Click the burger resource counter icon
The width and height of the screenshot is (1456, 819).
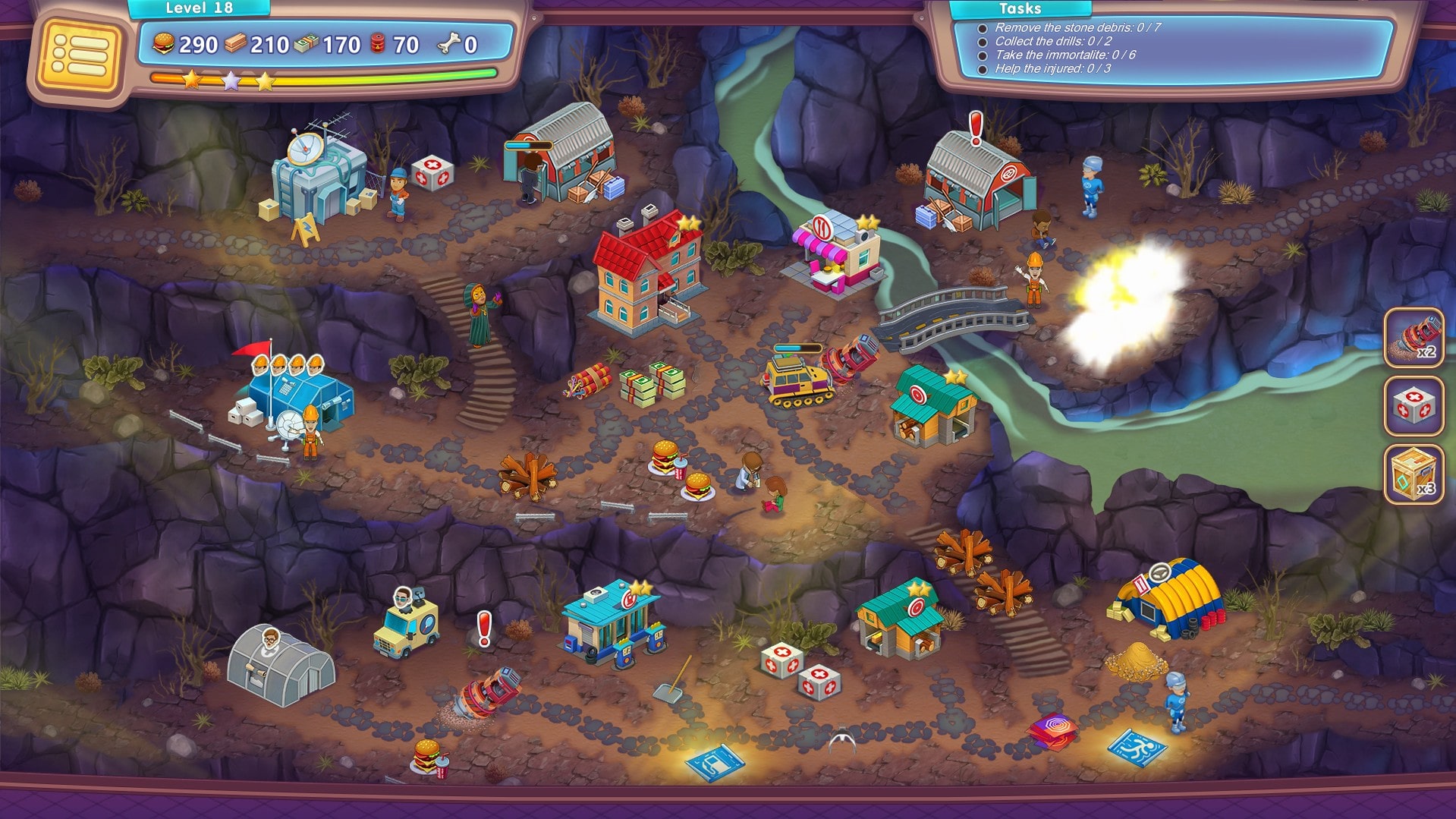(x=163, y=45)
